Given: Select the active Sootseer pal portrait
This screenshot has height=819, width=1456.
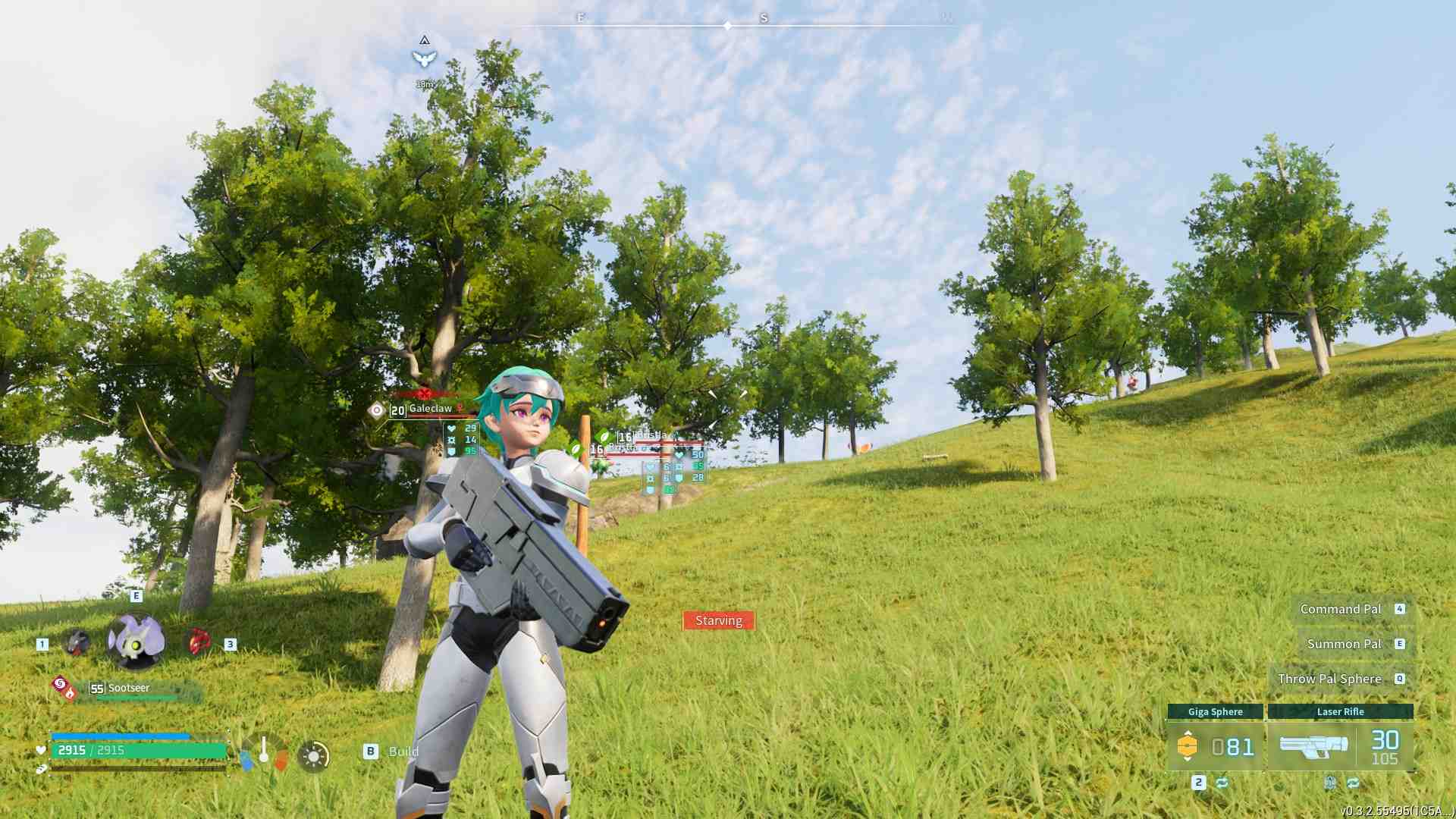Looking at the screenshot, I should (x=136, y=640).
